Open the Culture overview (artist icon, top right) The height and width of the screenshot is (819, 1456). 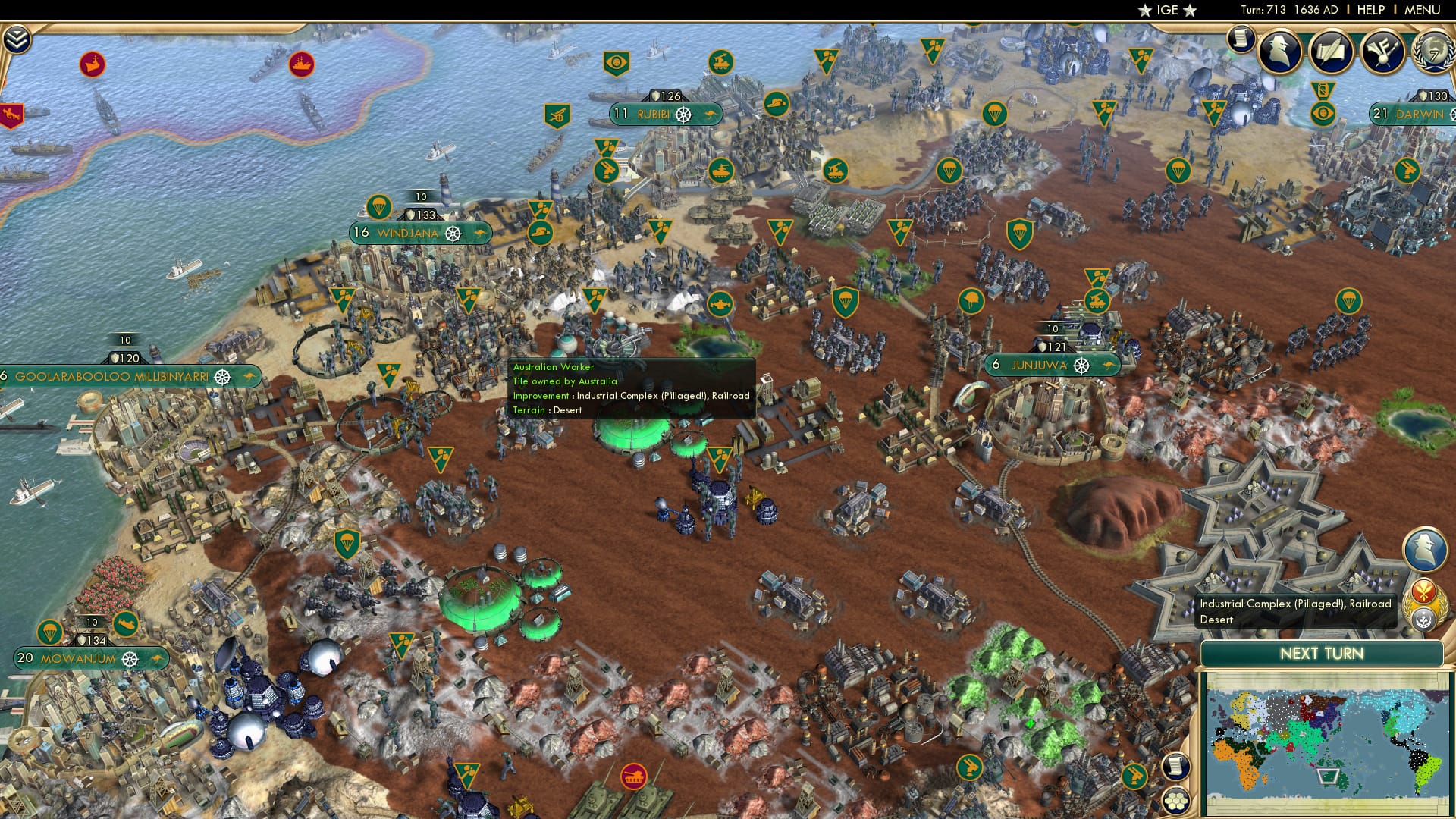1385,51
